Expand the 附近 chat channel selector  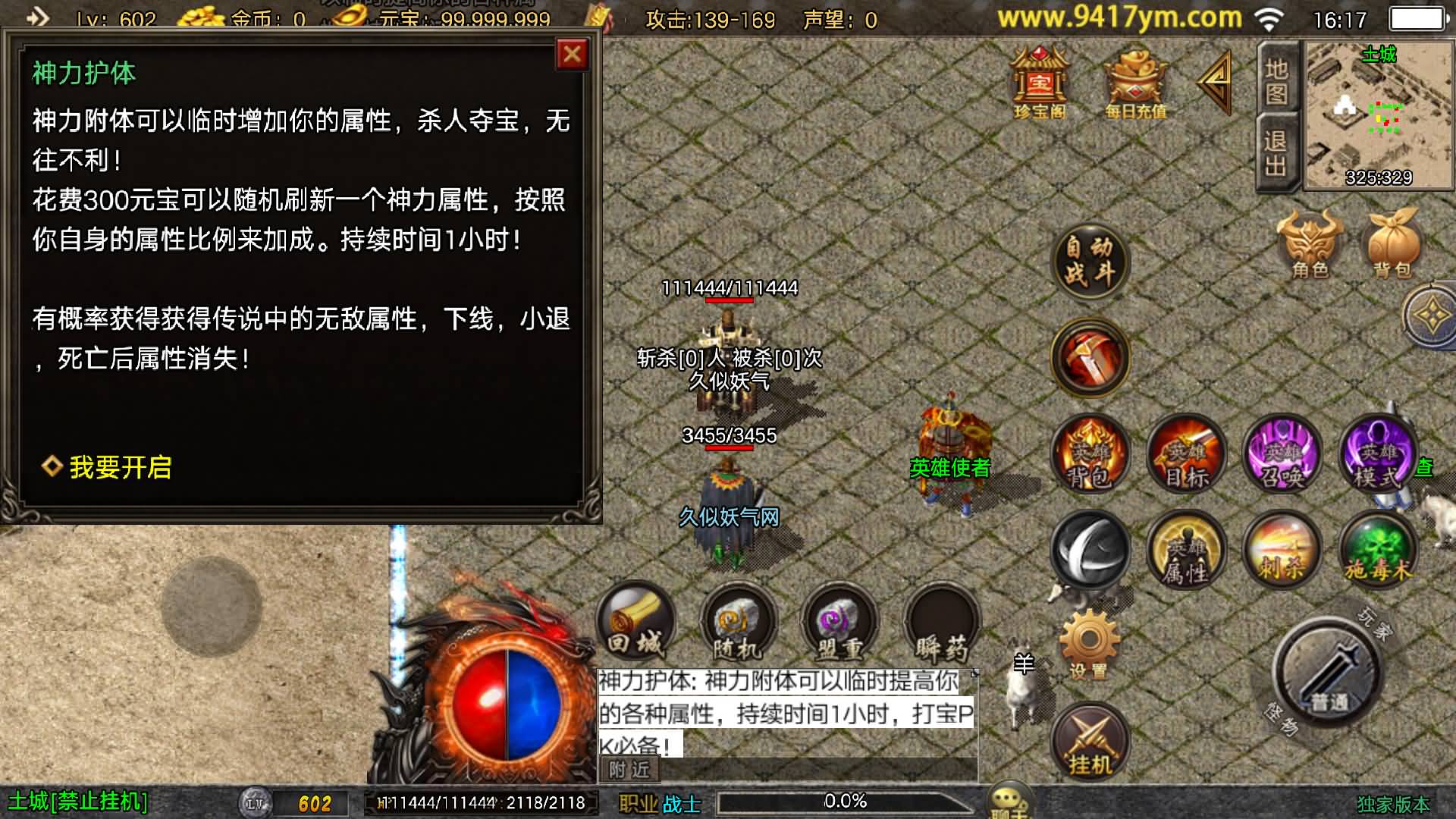(x=629, y=768)
